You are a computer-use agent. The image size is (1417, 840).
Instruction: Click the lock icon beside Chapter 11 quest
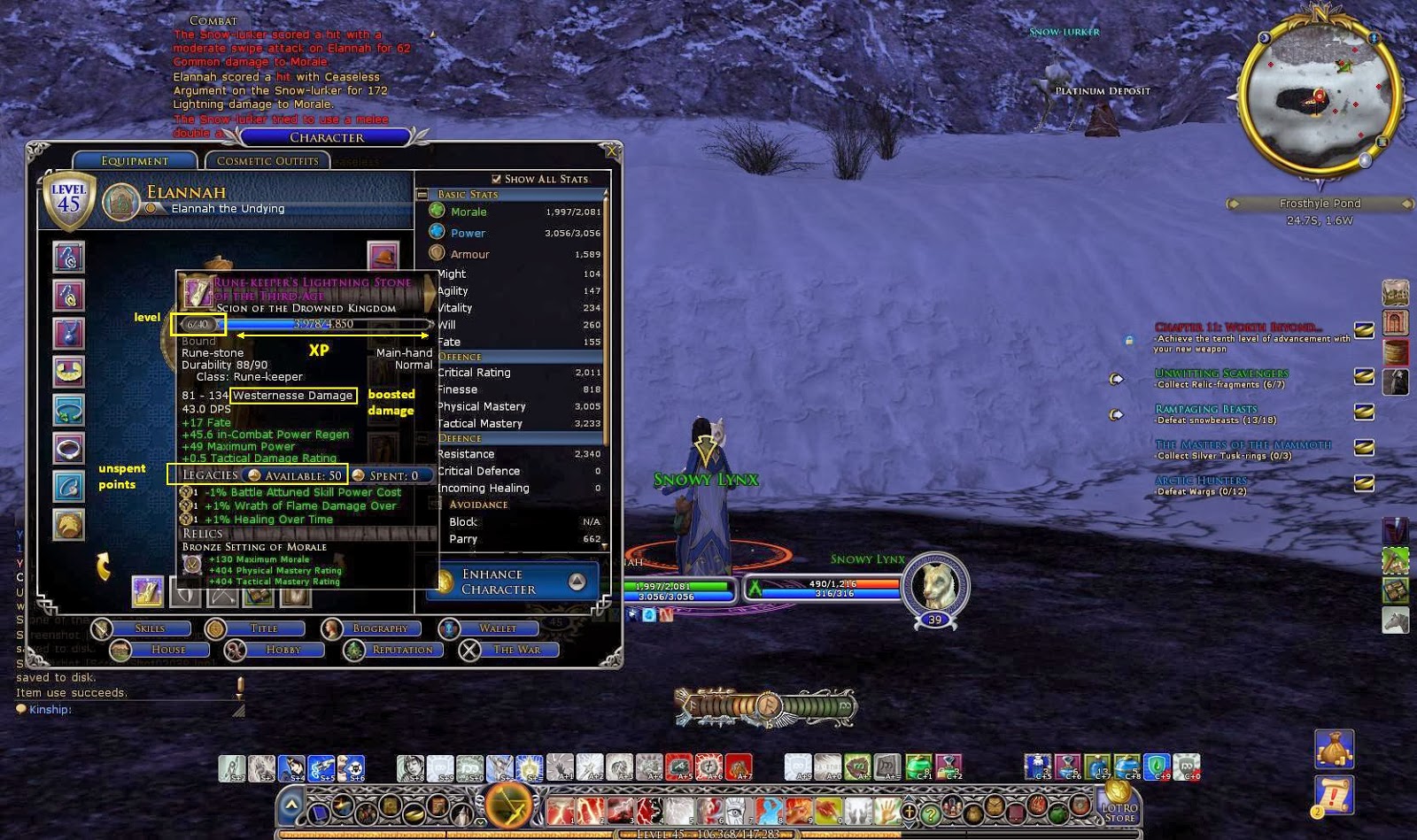coord(1130,340)
